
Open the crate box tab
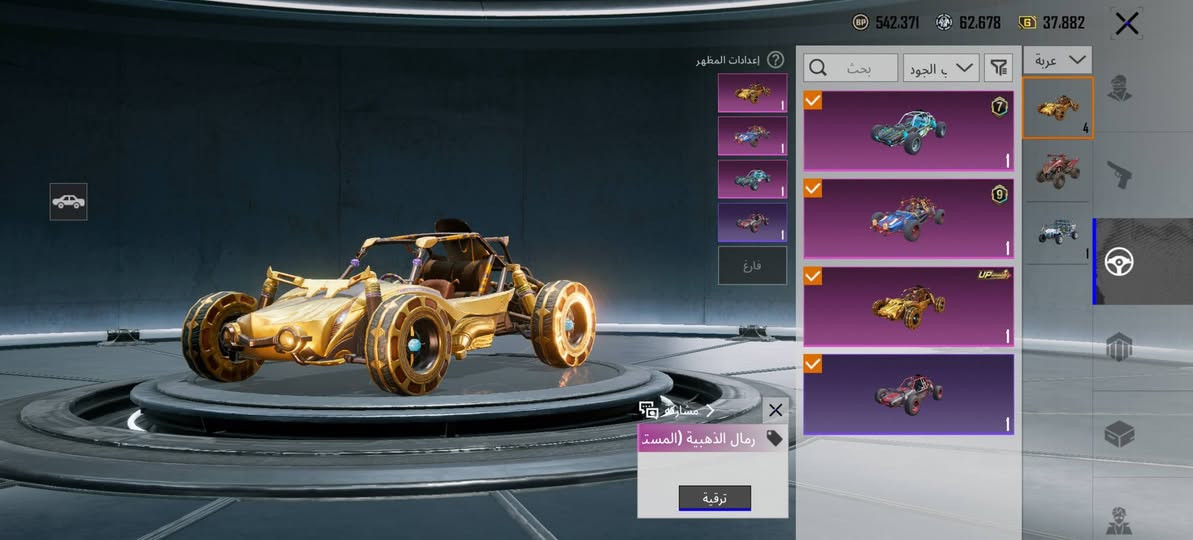point(1119,434)
